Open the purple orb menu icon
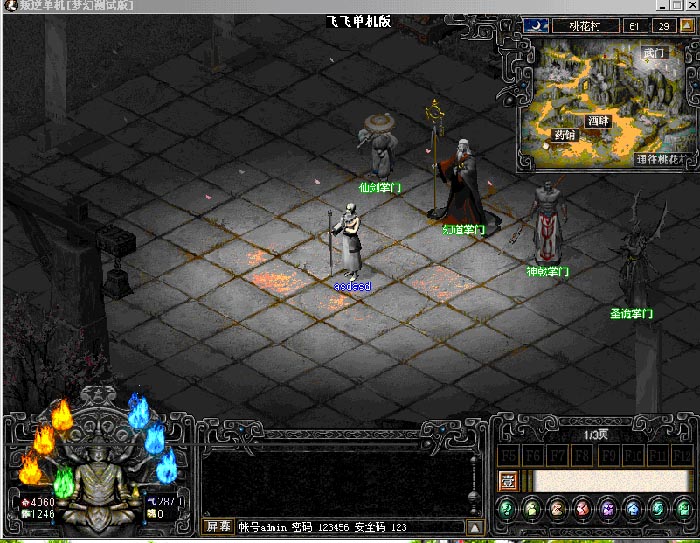 608,509
